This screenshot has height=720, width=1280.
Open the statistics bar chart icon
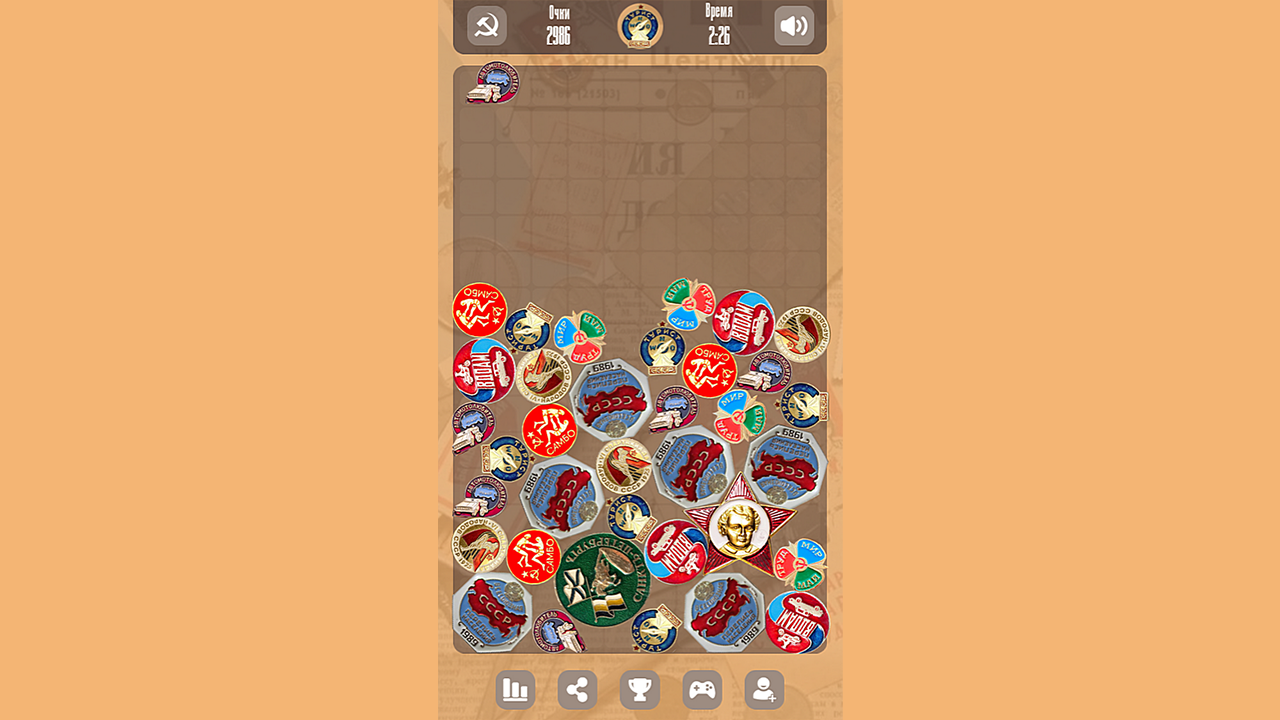(x=514, y=689)
